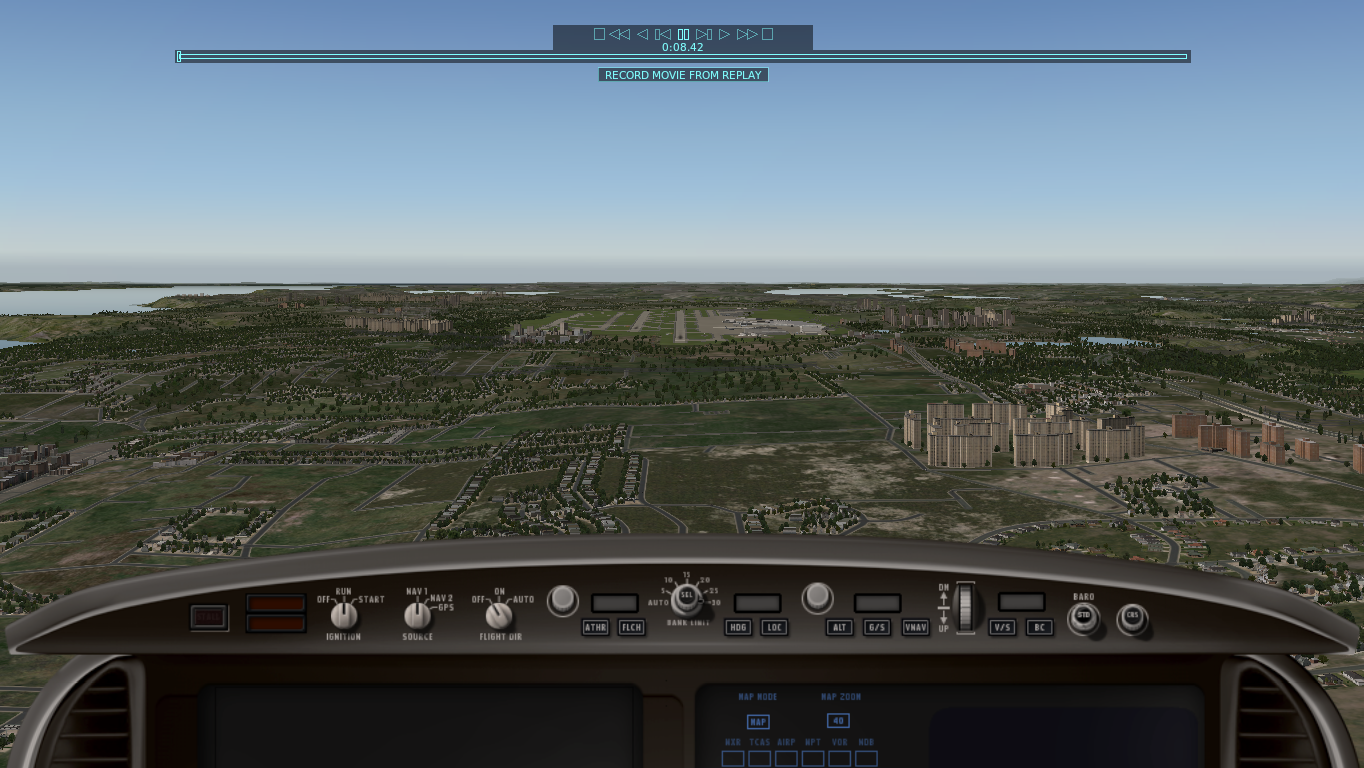Click the Flight Dir switch
This screenshot has height=768, width=1364.
[x=498, y=615]
